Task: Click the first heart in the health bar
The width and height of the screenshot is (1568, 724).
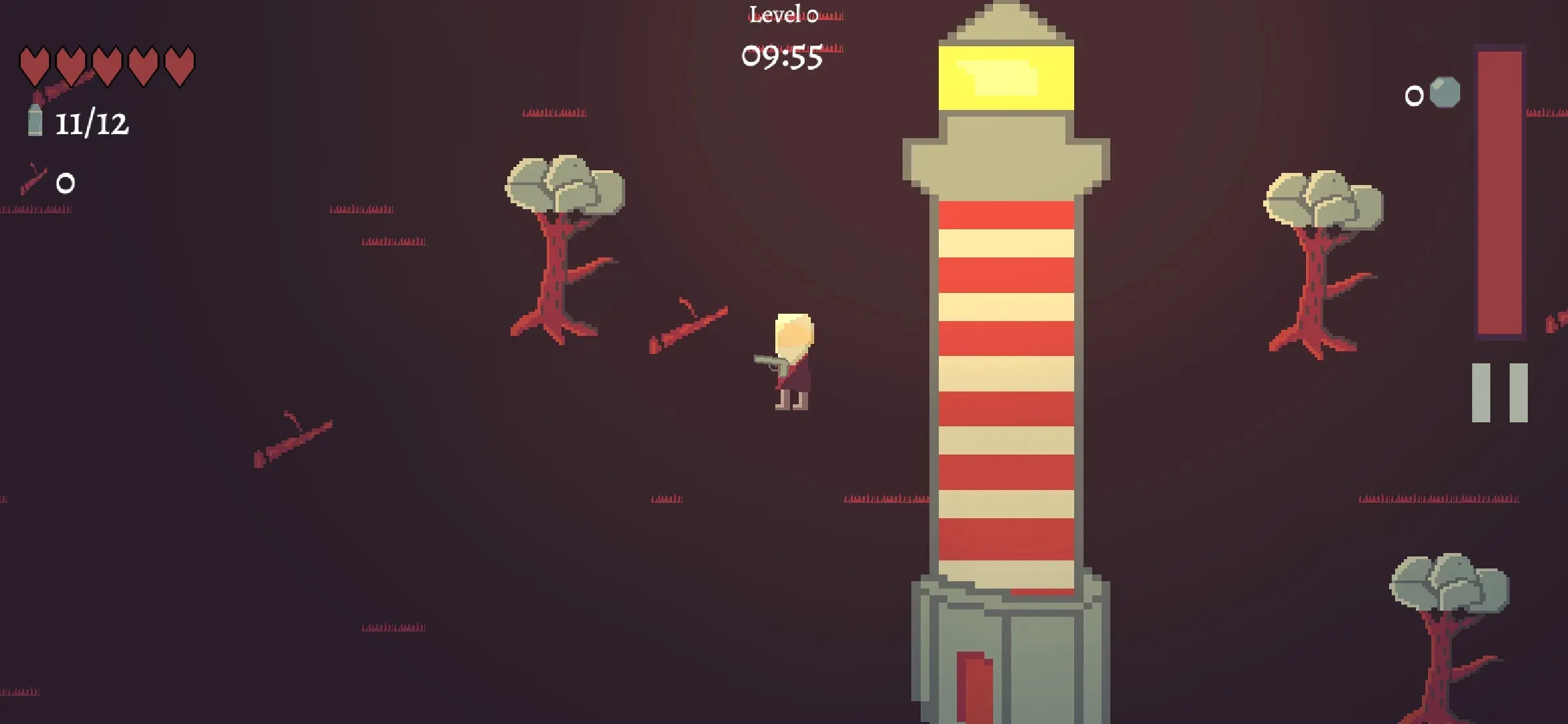Action: pos(35,65)
